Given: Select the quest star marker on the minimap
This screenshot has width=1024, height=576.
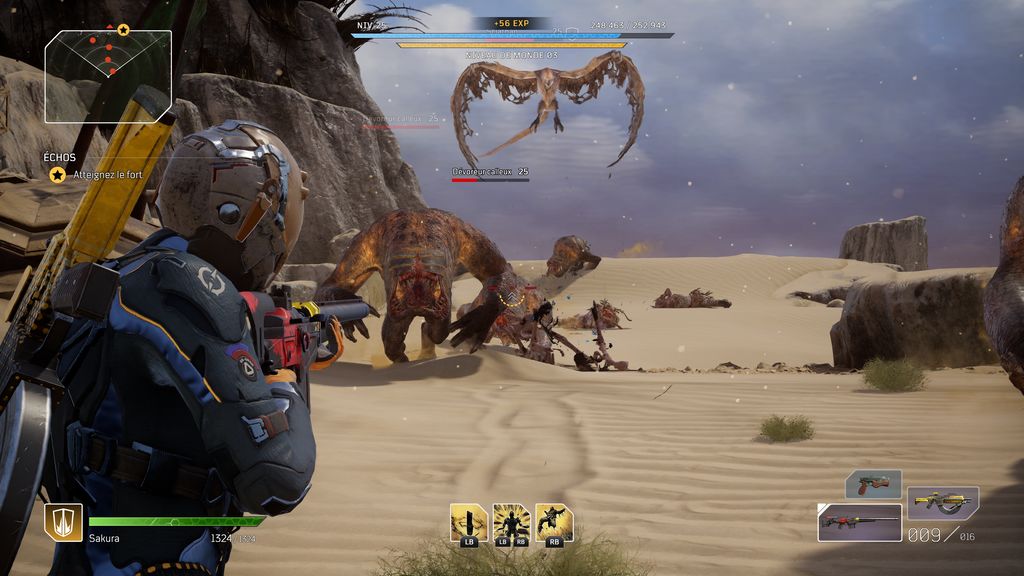Looking at the screenshot, I should pos(123,30).
